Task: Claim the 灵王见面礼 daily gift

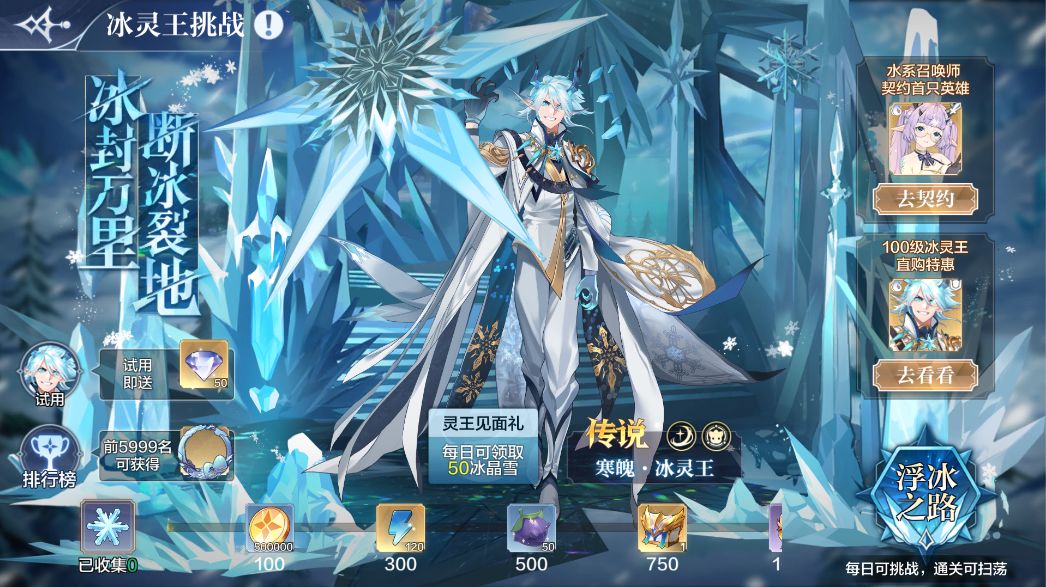Action: pyautogui.click(x=482, y=443)
